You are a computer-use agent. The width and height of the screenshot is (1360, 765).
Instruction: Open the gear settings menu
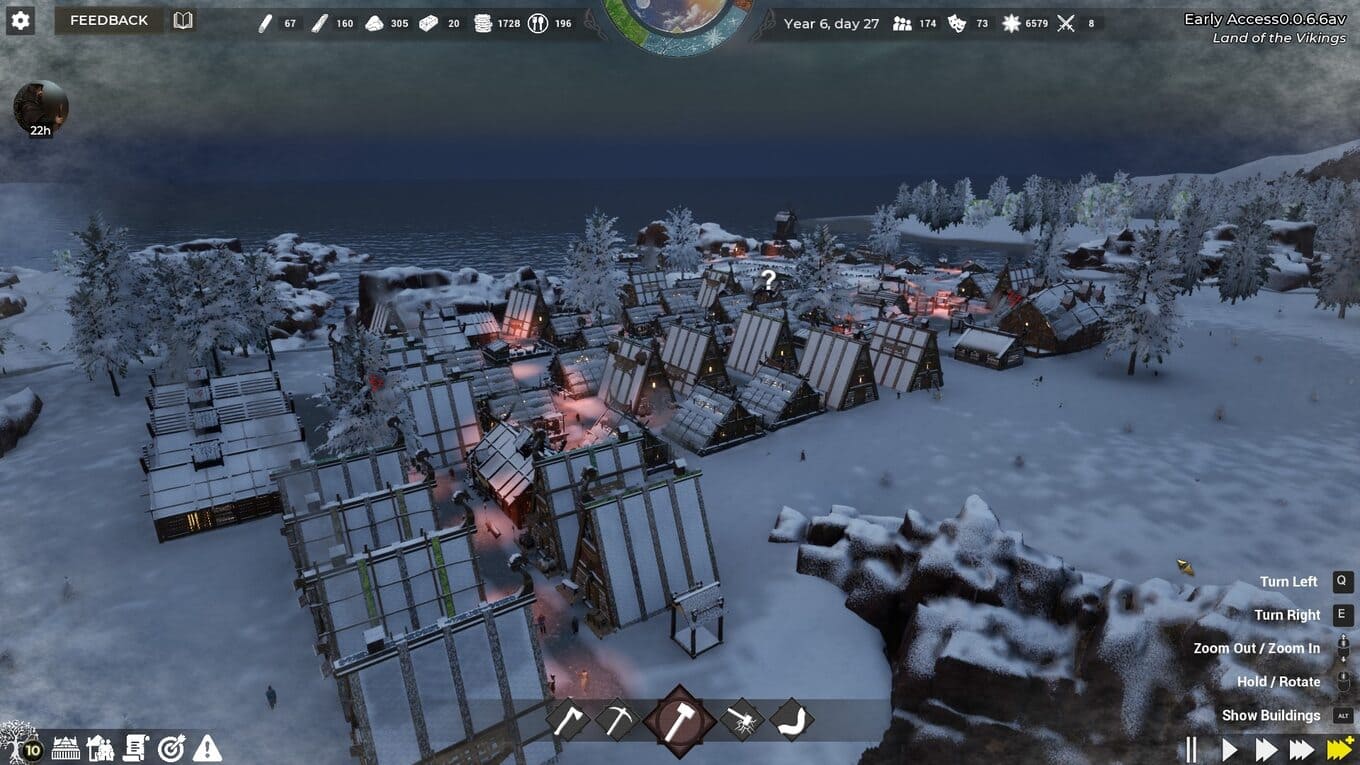click(x=20, y=20)
